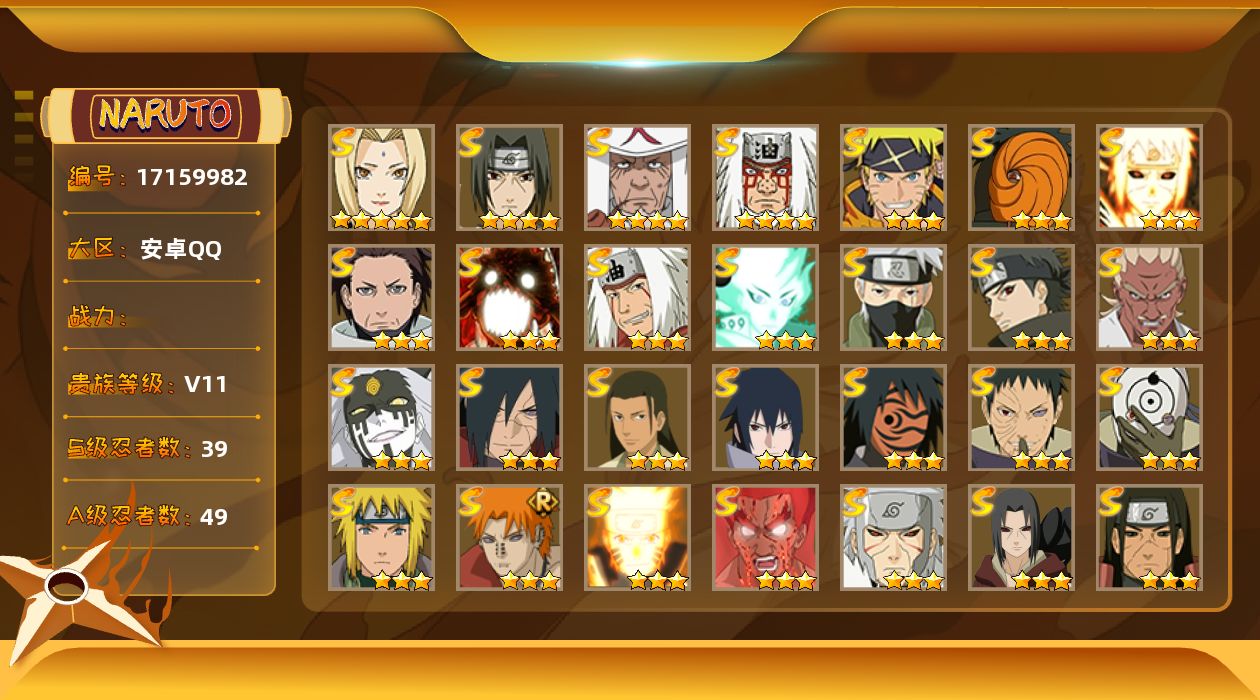Select the Tsunade portrait
Image resolution: width=1260 pixels, height=700 pixels.
381,177
